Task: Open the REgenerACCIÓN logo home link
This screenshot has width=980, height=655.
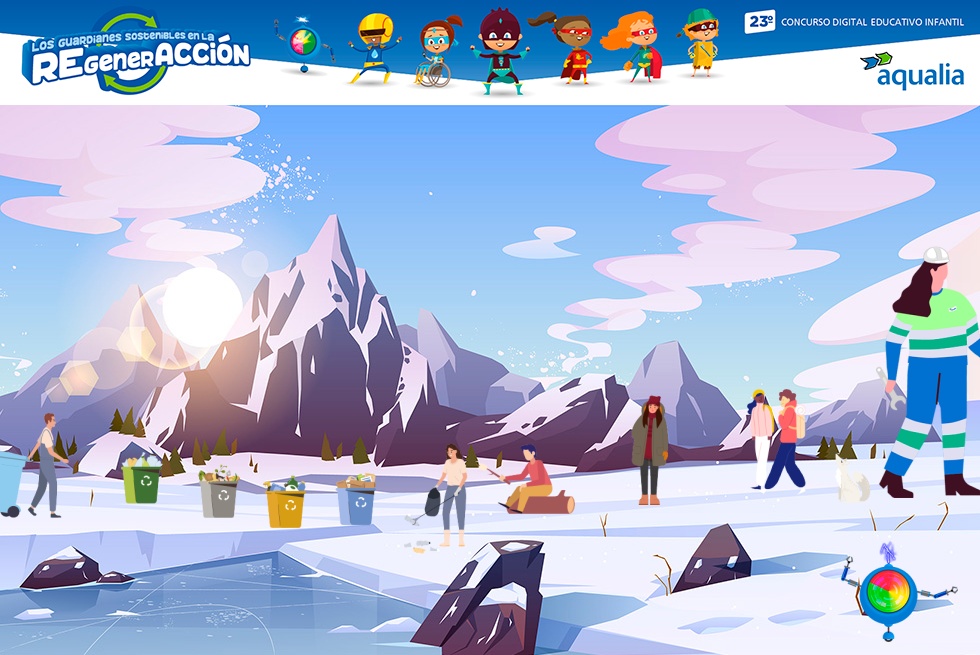Action: [x=137, y=55]
